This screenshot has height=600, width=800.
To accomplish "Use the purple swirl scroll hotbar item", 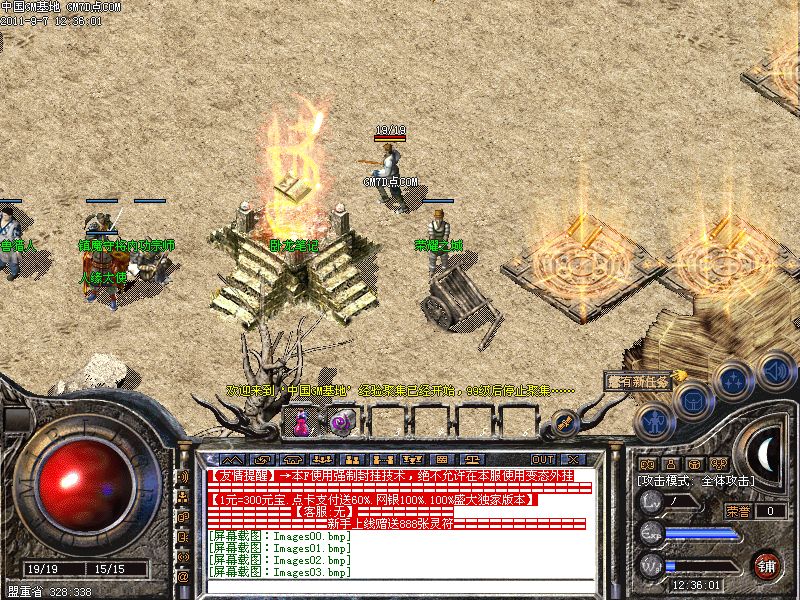I will tap(342, 422).
